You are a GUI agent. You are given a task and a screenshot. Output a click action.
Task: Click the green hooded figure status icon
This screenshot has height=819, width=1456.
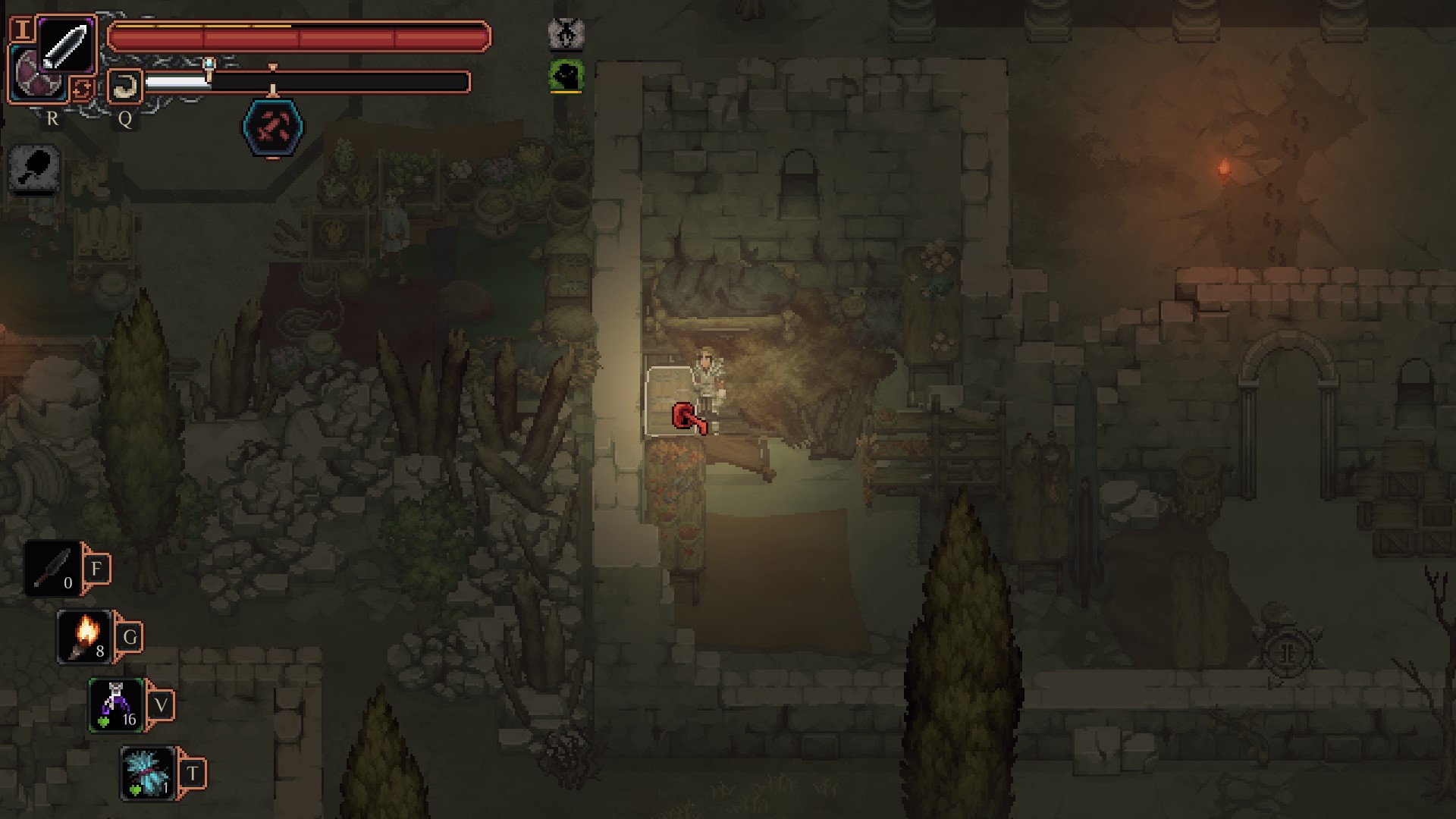click(x=566, y=77)
